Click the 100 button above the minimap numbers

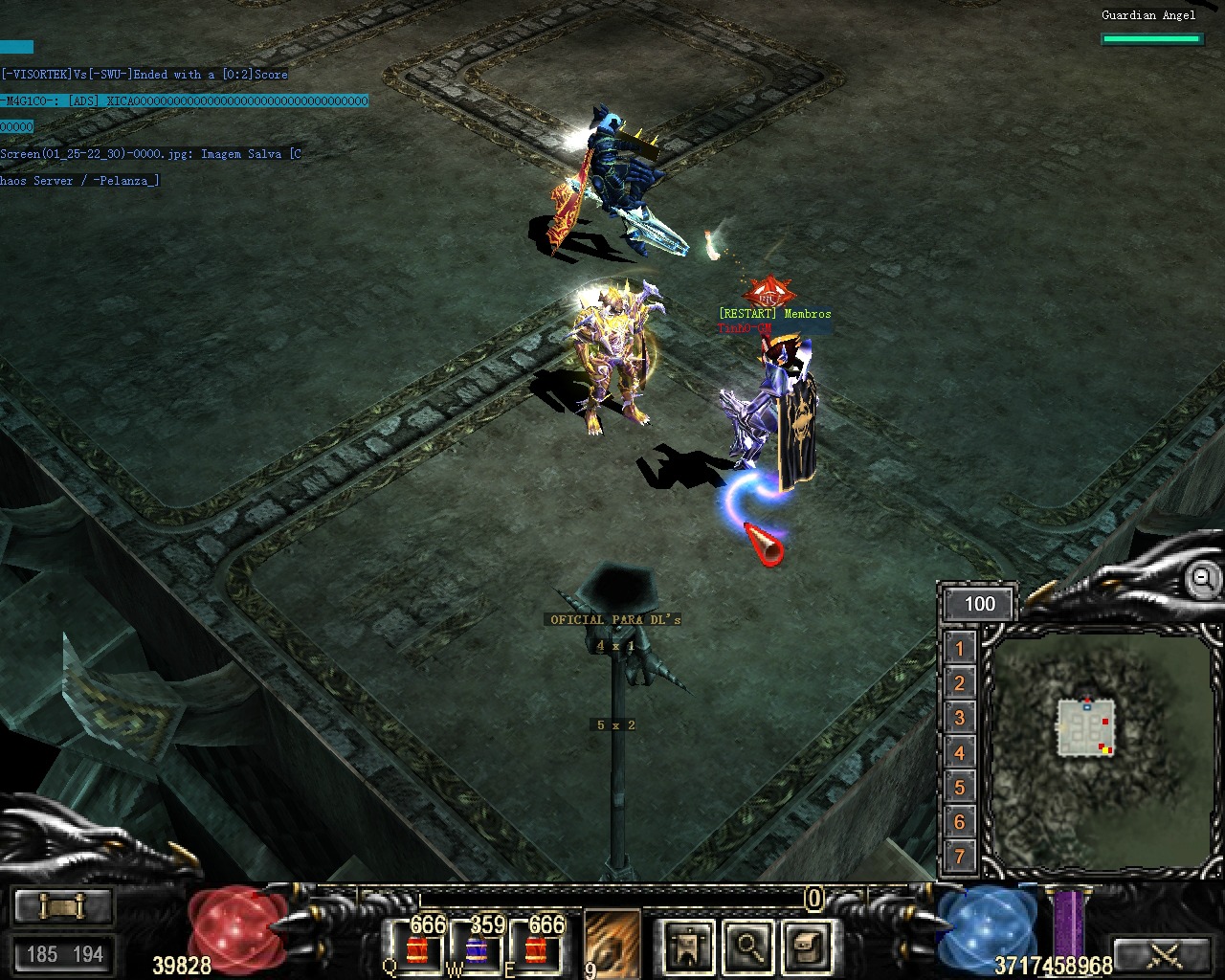pyautogui.click(x=979, y=604)
